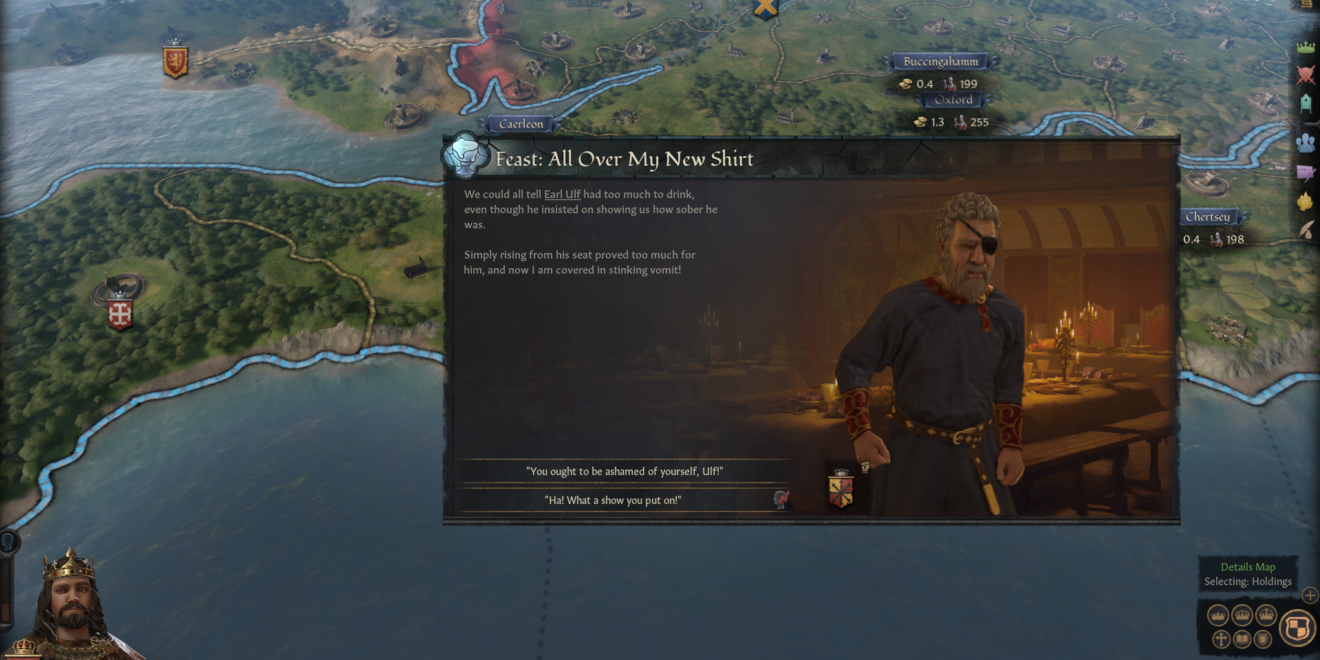This screenshot has width=1320, height=660.
Task: Select the Caerleon holding label
Action: 521,124
